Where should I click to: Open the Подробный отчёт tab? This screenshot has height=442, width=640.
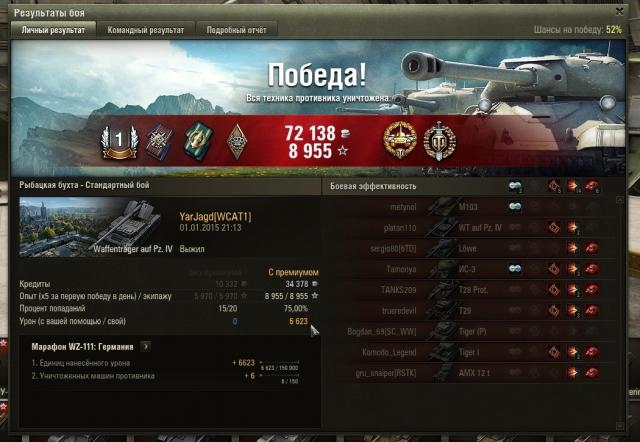(236, 30)
